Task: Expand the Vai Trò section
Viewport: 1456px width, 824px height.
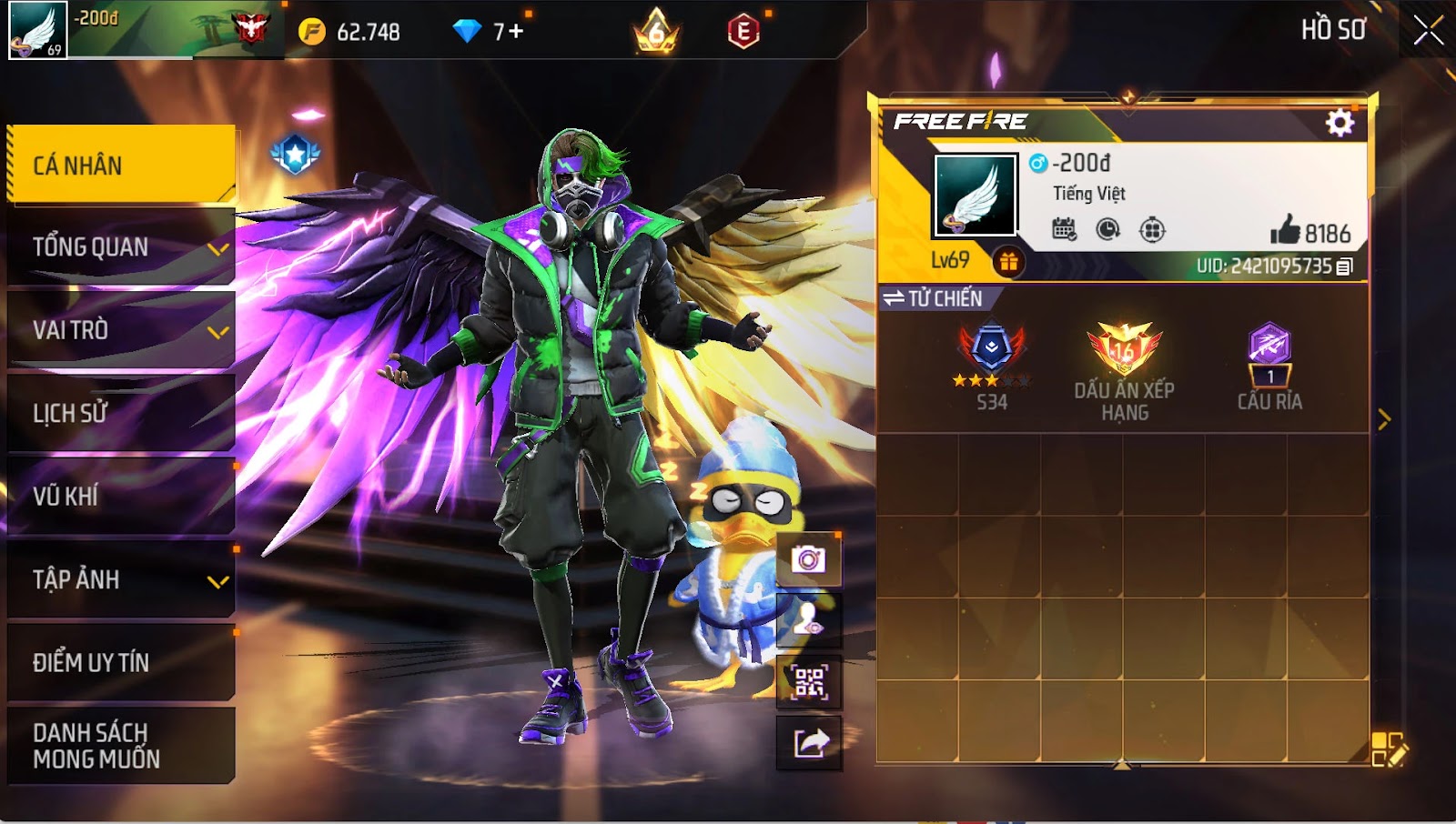Action: [x=120, y=330]
